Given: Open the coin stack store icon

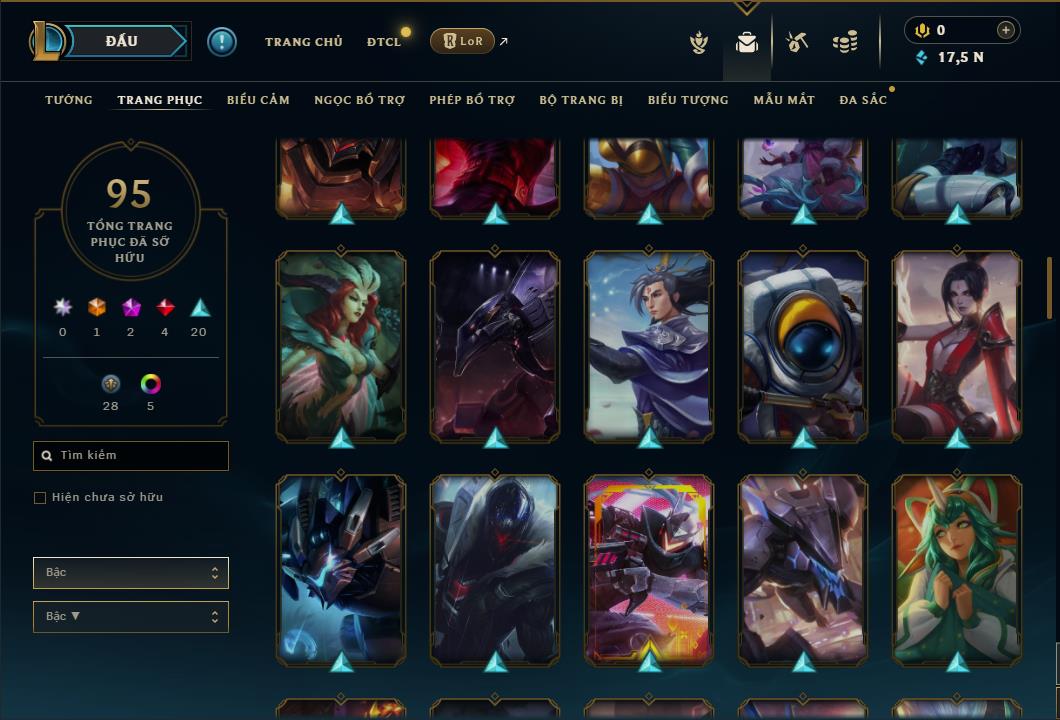Looking at the screenshot, I should [x=845, y=42].
